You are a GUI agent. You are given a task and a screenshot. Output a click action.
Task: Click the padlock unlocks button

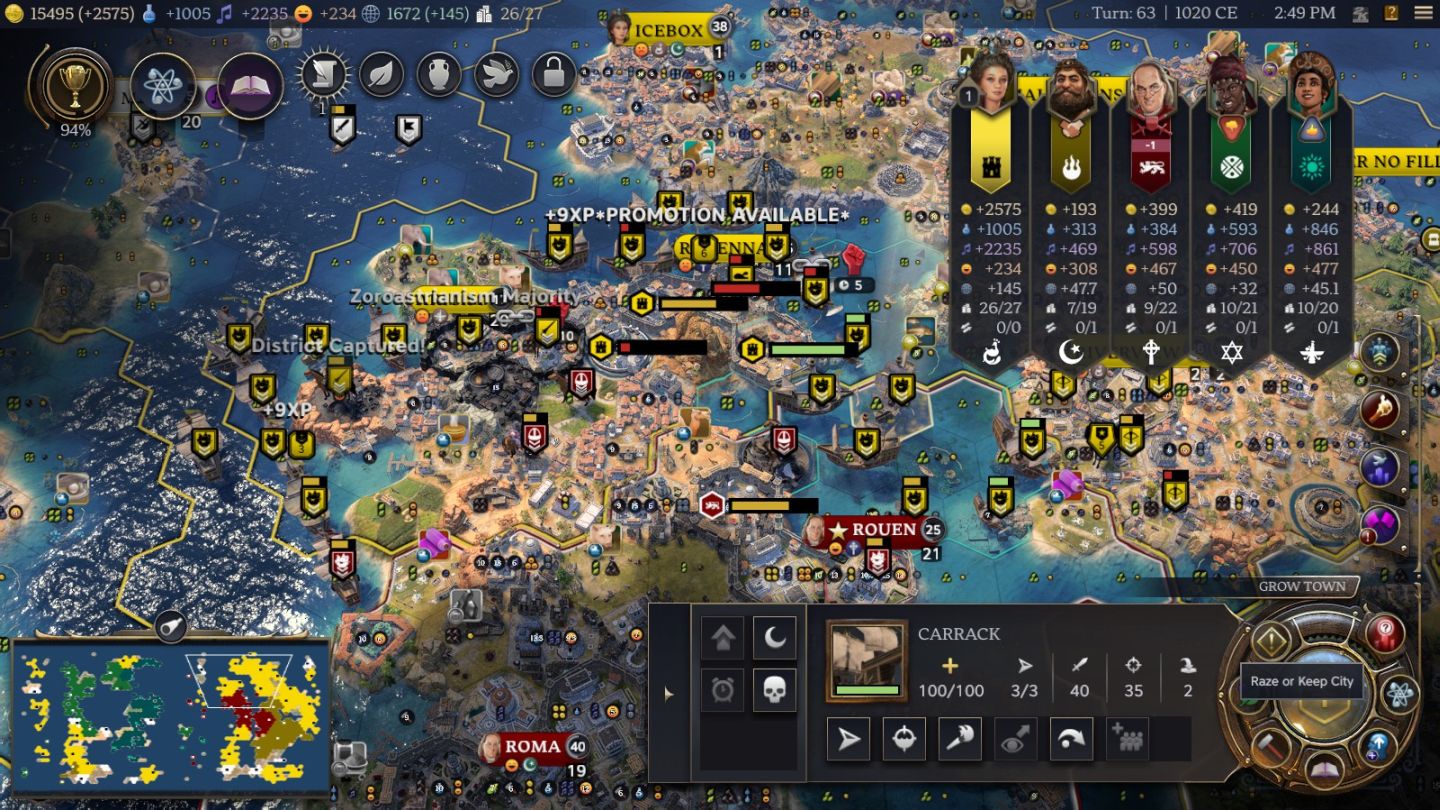click(553, 74)
